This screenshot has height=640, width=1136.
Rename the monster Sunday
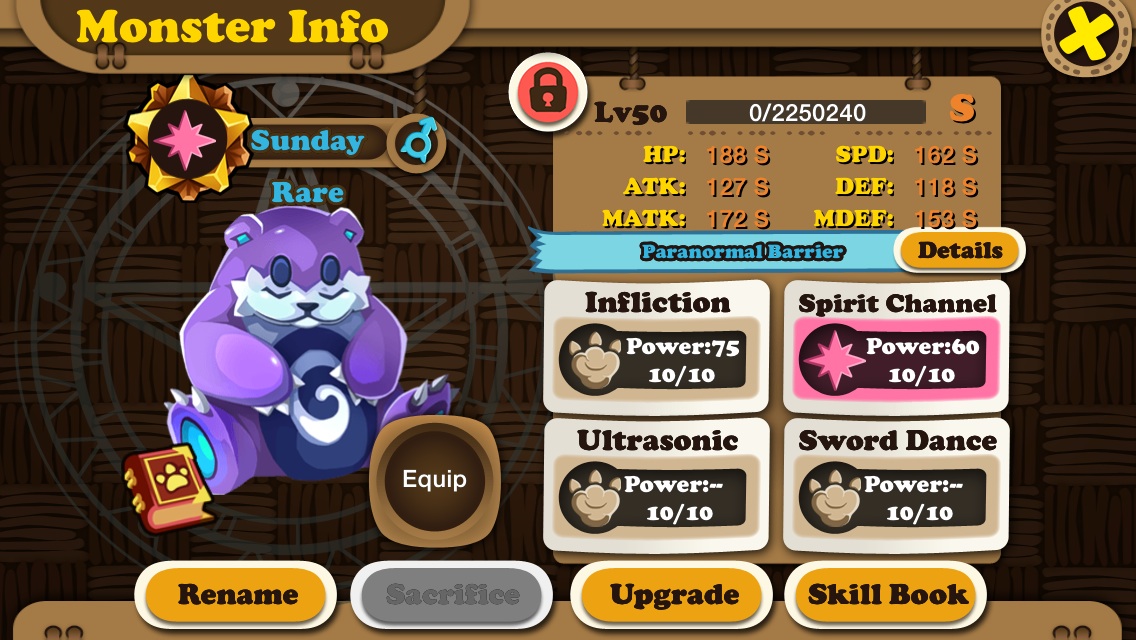click(x=237, y=595)
